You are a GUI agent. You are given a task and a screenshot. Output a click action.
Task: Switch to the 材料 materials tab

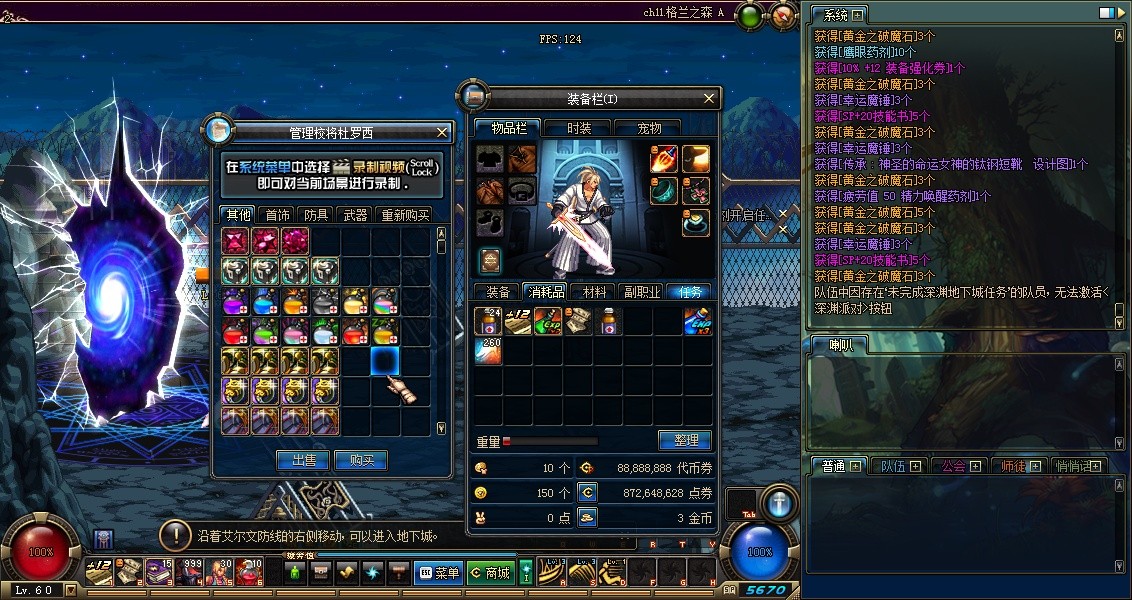(594, 292)
